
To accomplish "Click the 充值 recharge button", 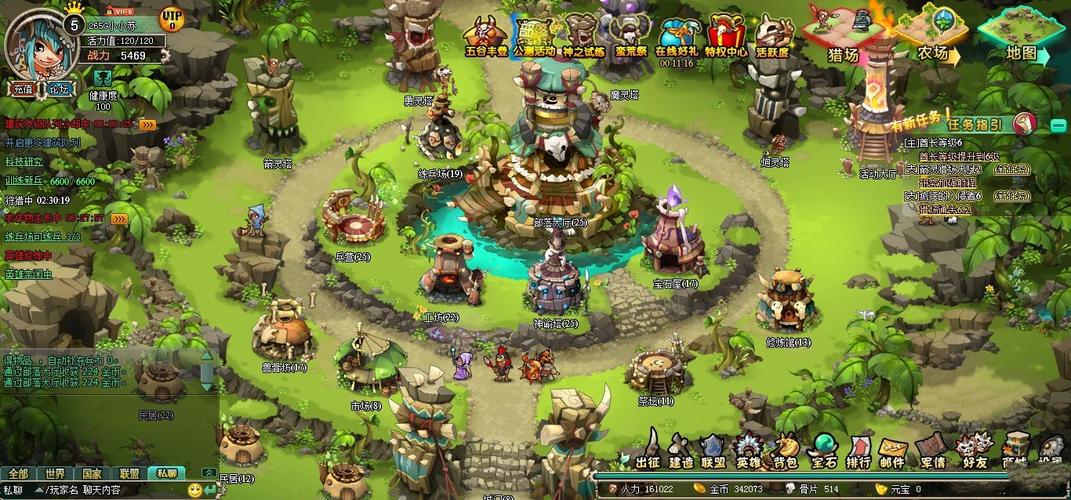I will tap(23, 88).
